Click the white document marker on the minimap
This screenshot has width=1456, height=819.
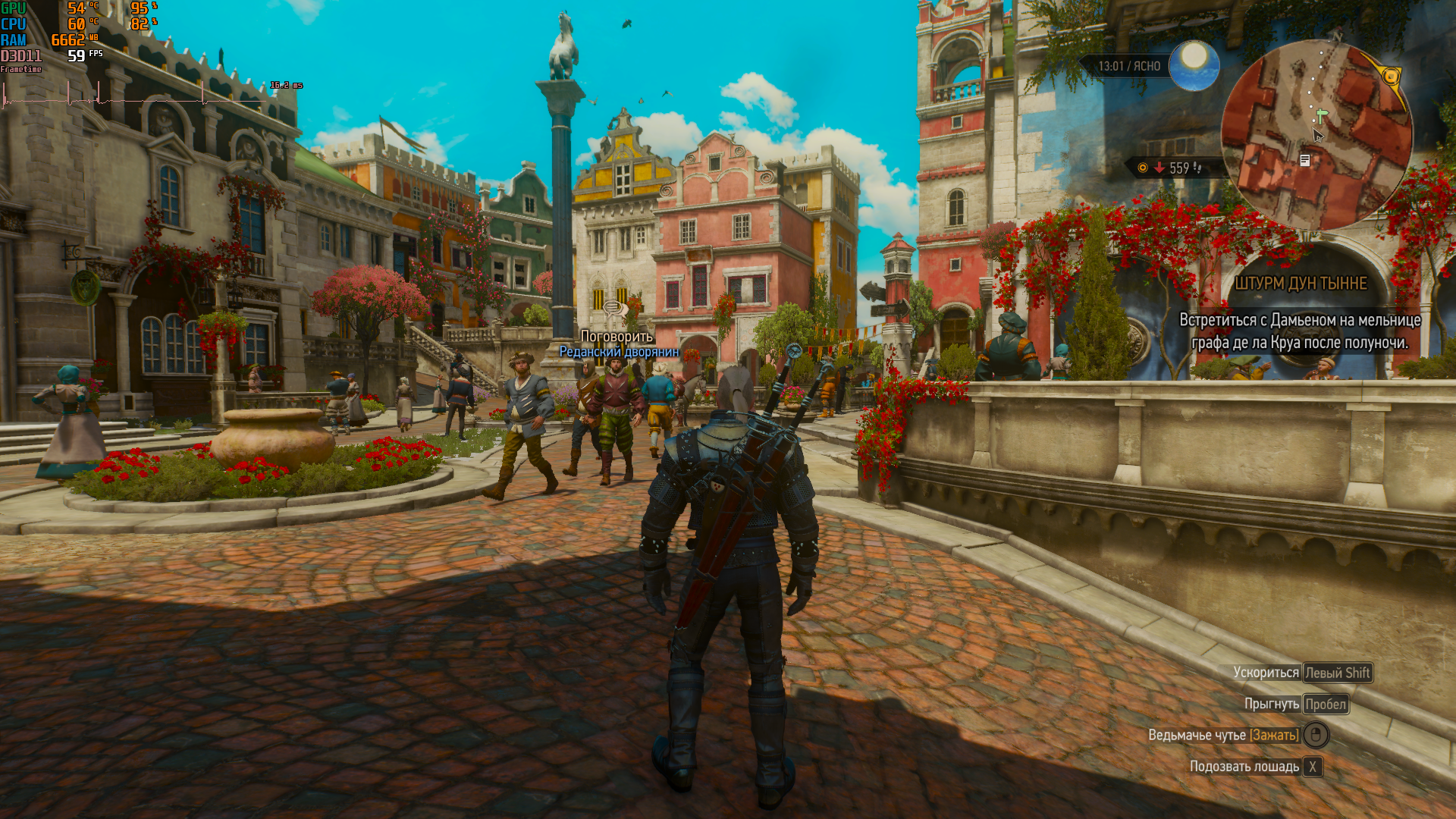1305,160
